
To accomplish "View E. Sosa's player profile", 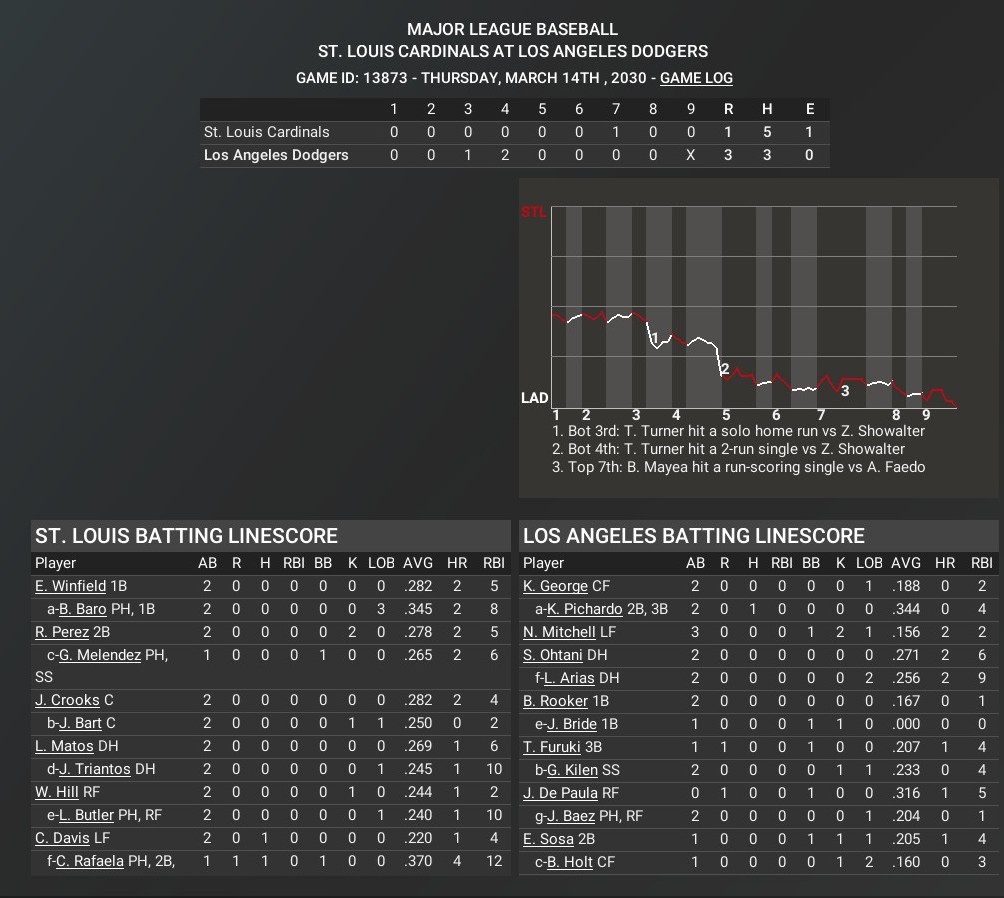I will pos(548,838).
